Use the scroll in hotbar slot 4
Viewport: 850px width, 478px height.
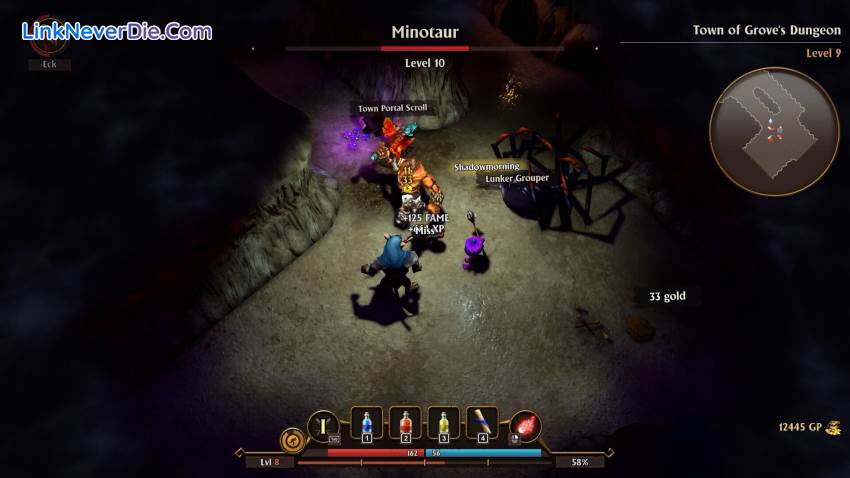(x=482, y=425)
